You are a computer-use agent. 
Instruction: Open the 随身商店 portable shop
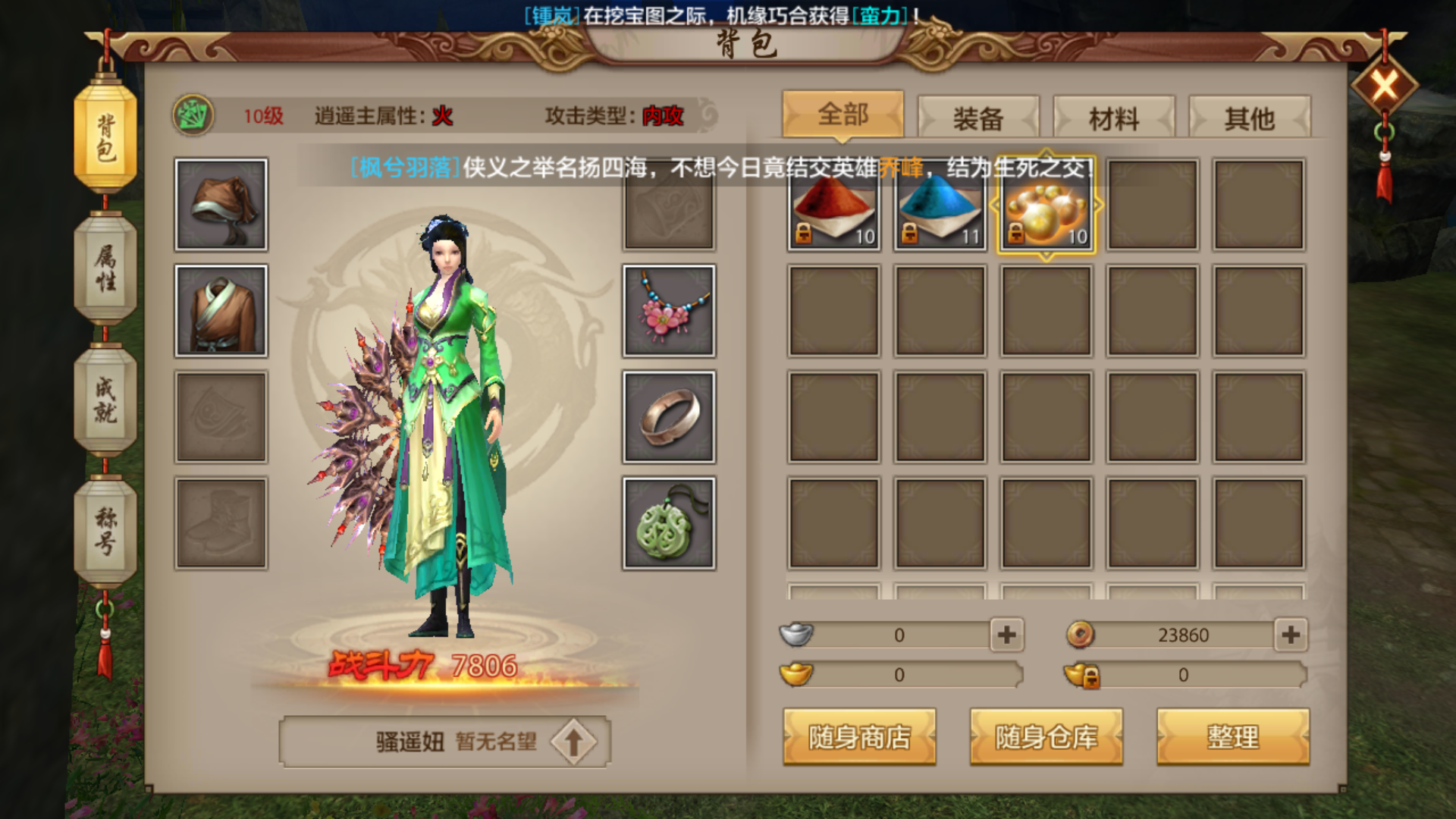pos(859,736)
